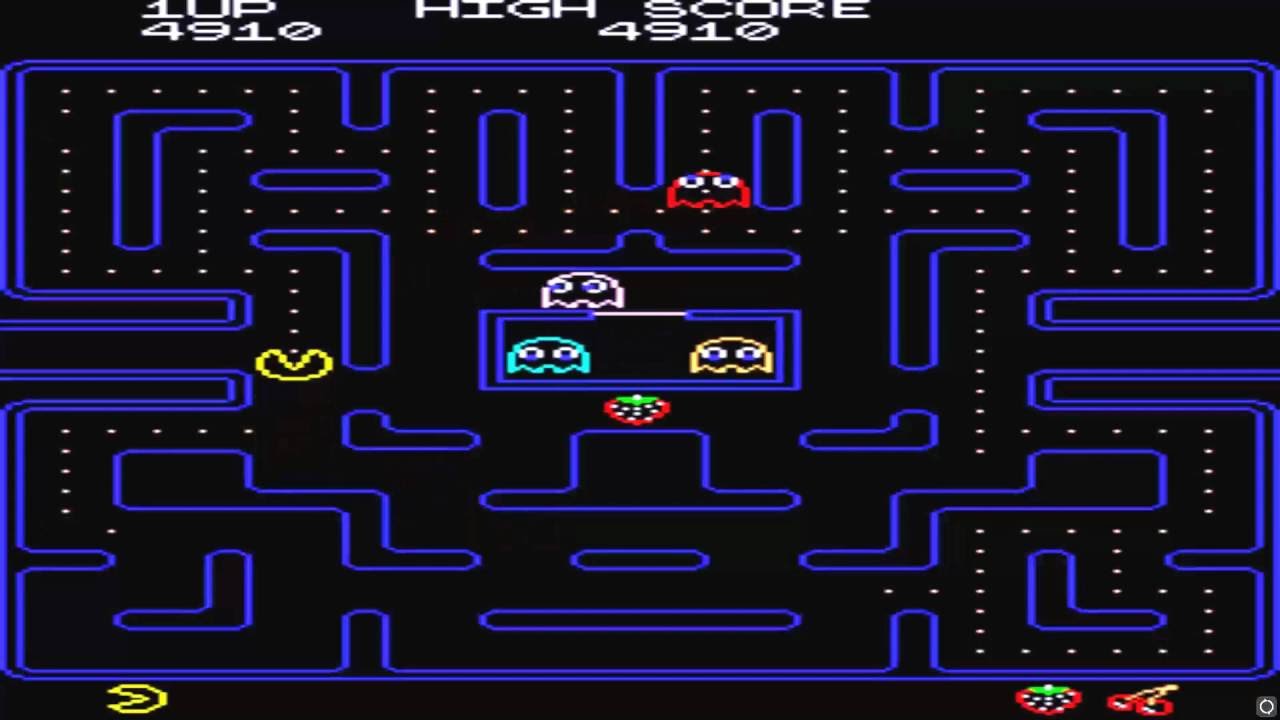Click the cherry icon at the bottom-right corner
The height and width of the screenshot is (720, 1280).
click(x=1143, y=700)
